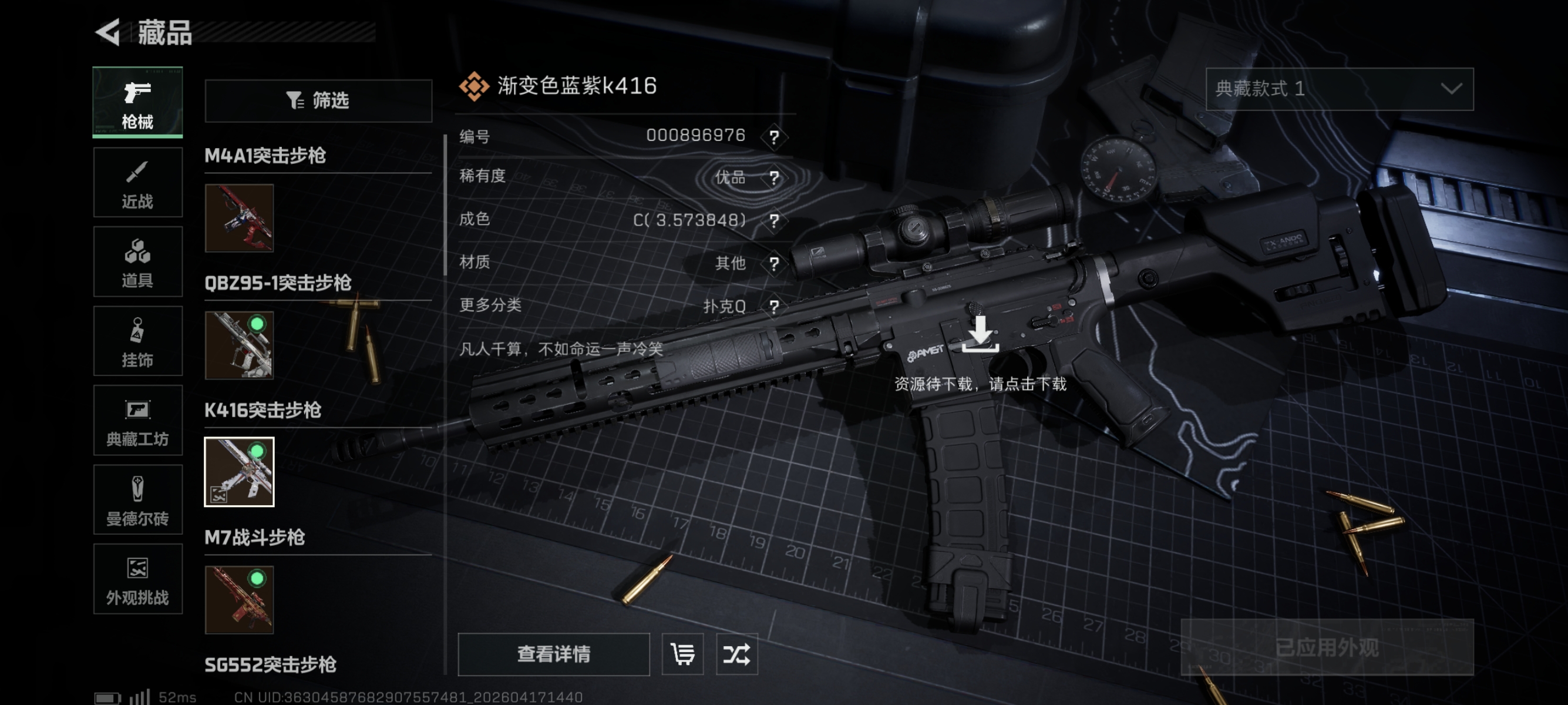Show help for the 编号 serial number
The width and height of the screenshot is (1568, 705).
pos(773,137)
